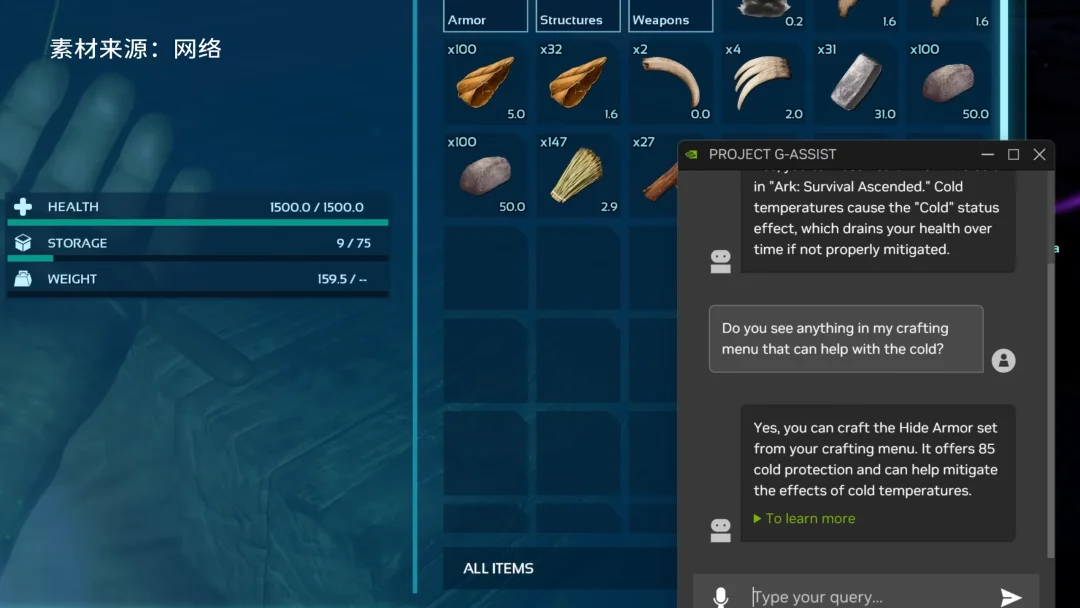
Task: Choose the x31 metal ingot stack
Action: (855, 82)
